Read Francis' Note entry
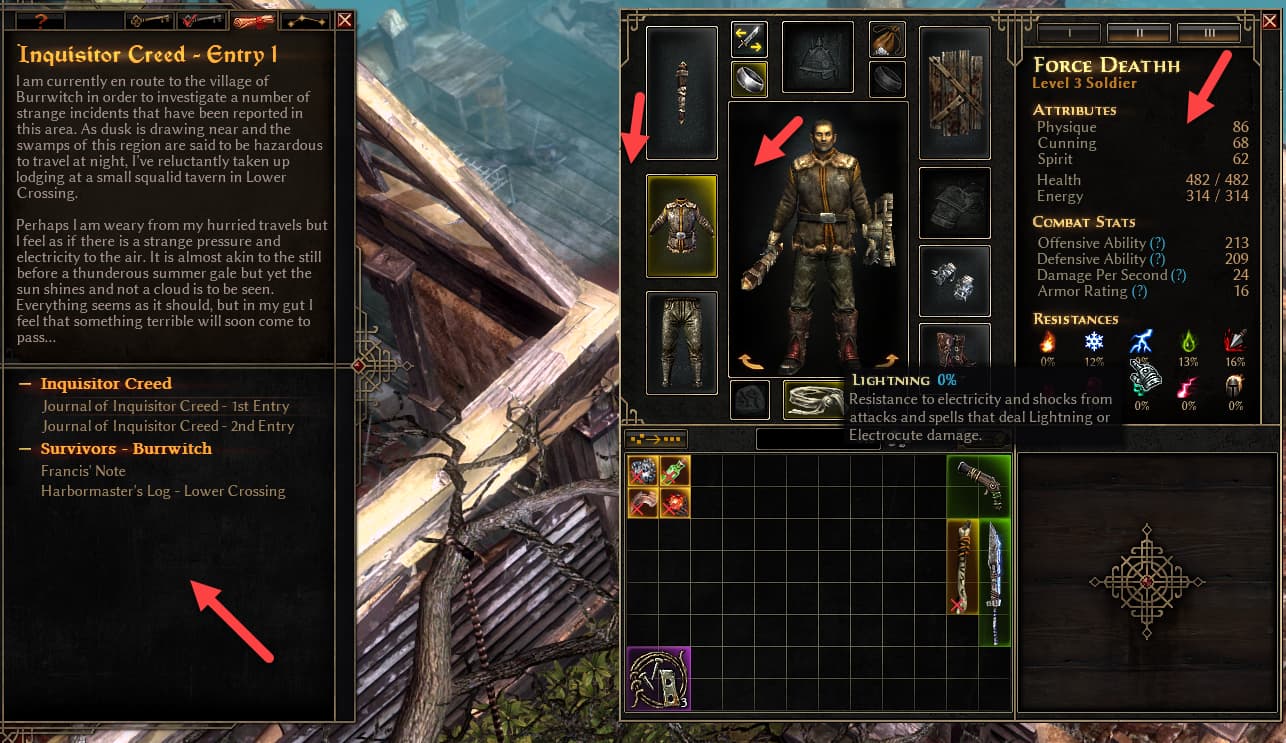Screen dimensions: 1286x743 tap(83, 470)
